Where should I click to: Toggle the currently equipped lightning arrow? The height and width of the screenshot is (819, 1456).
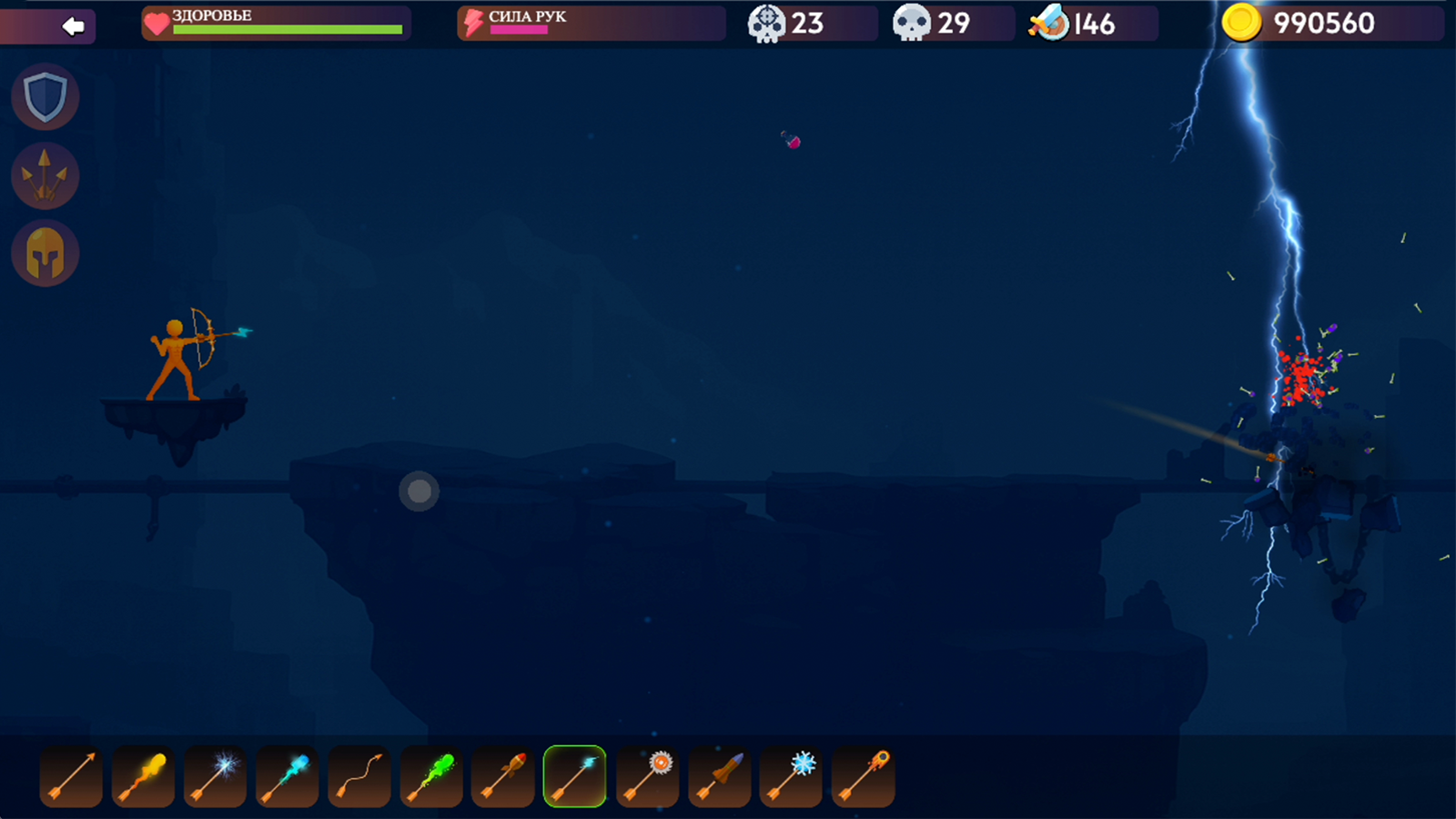coord(575,777)
